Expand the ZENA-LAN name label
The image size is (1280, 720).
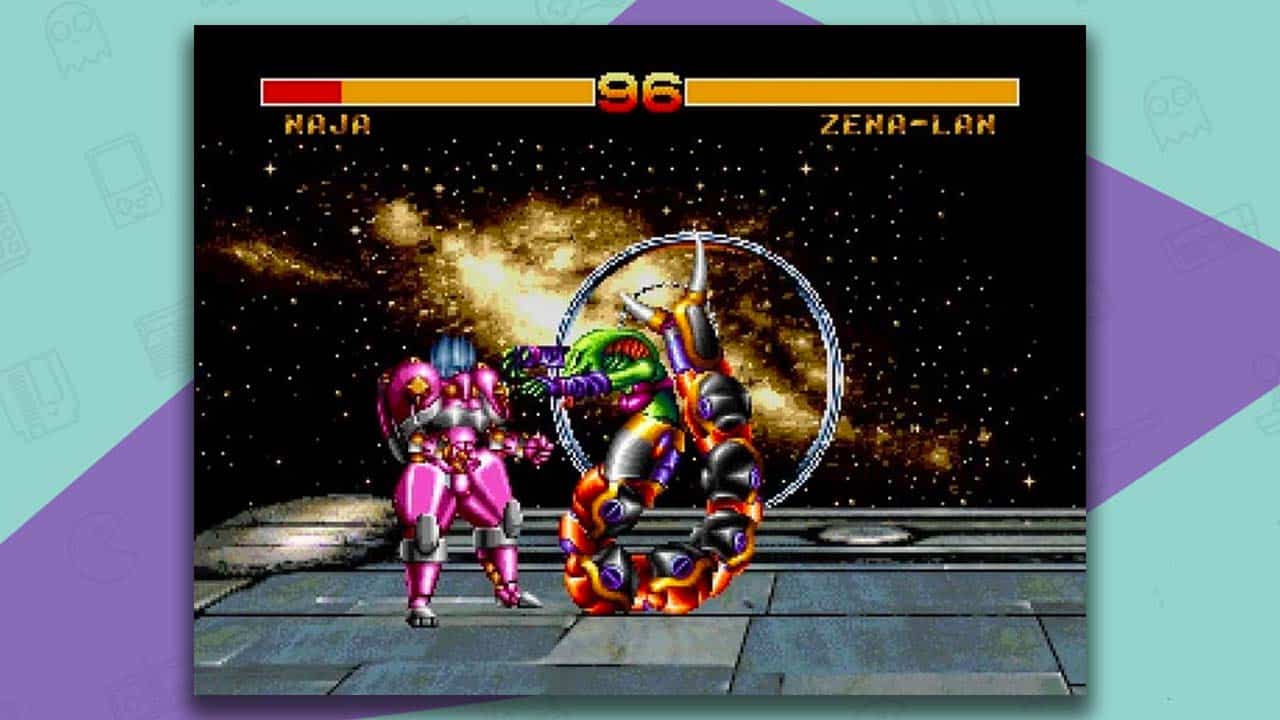pos(905,122)
